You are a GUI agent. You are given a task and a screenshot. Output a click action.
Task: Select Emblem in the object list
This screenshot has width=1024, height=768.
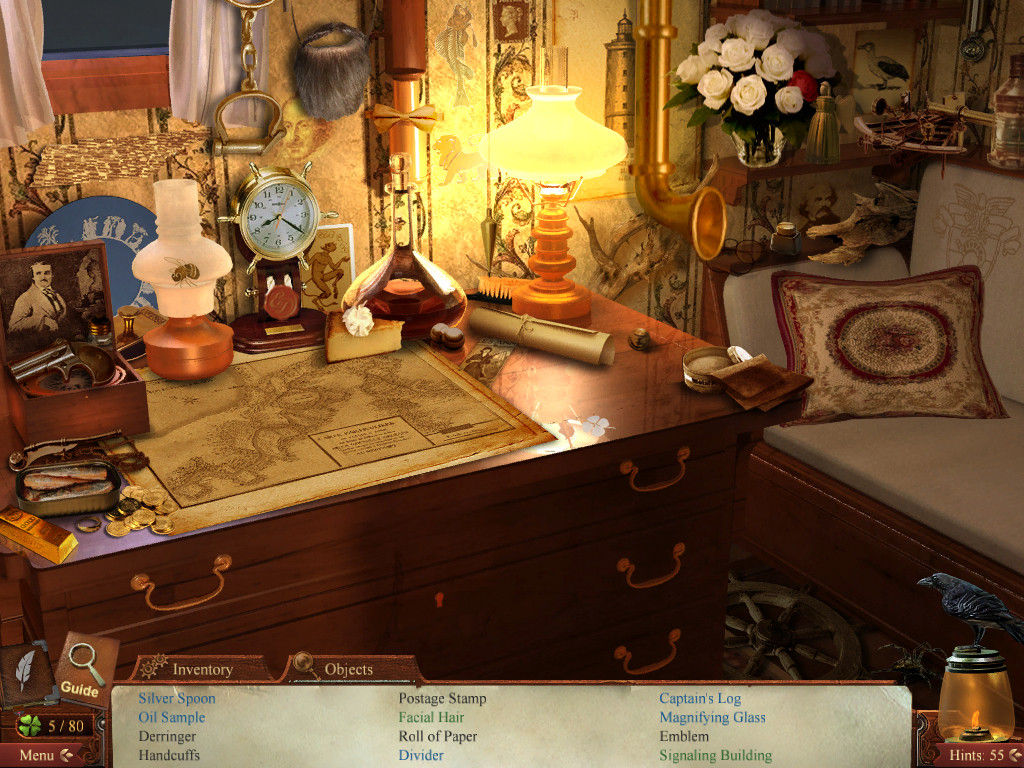coord(684,736)
